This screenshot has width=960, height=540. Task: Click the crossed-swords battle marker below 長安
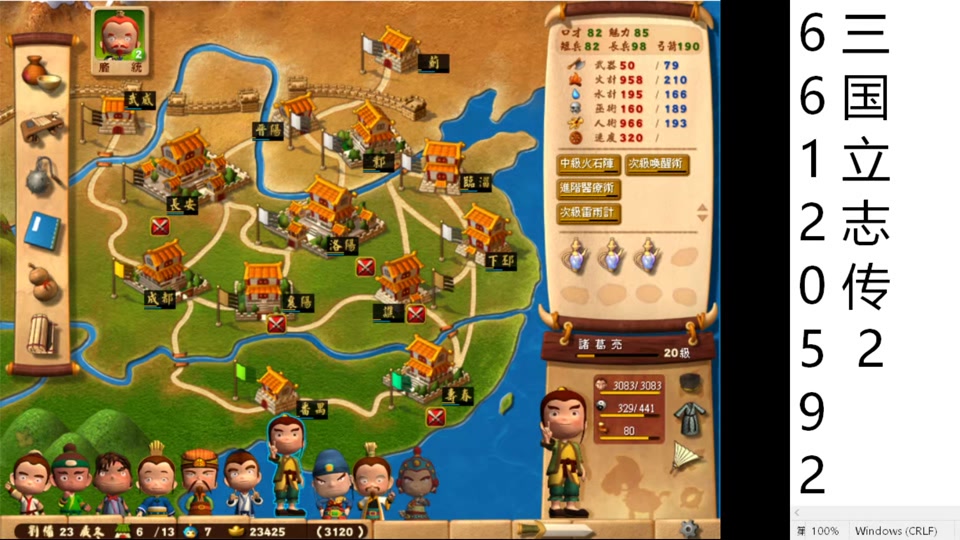click(160, 227)
